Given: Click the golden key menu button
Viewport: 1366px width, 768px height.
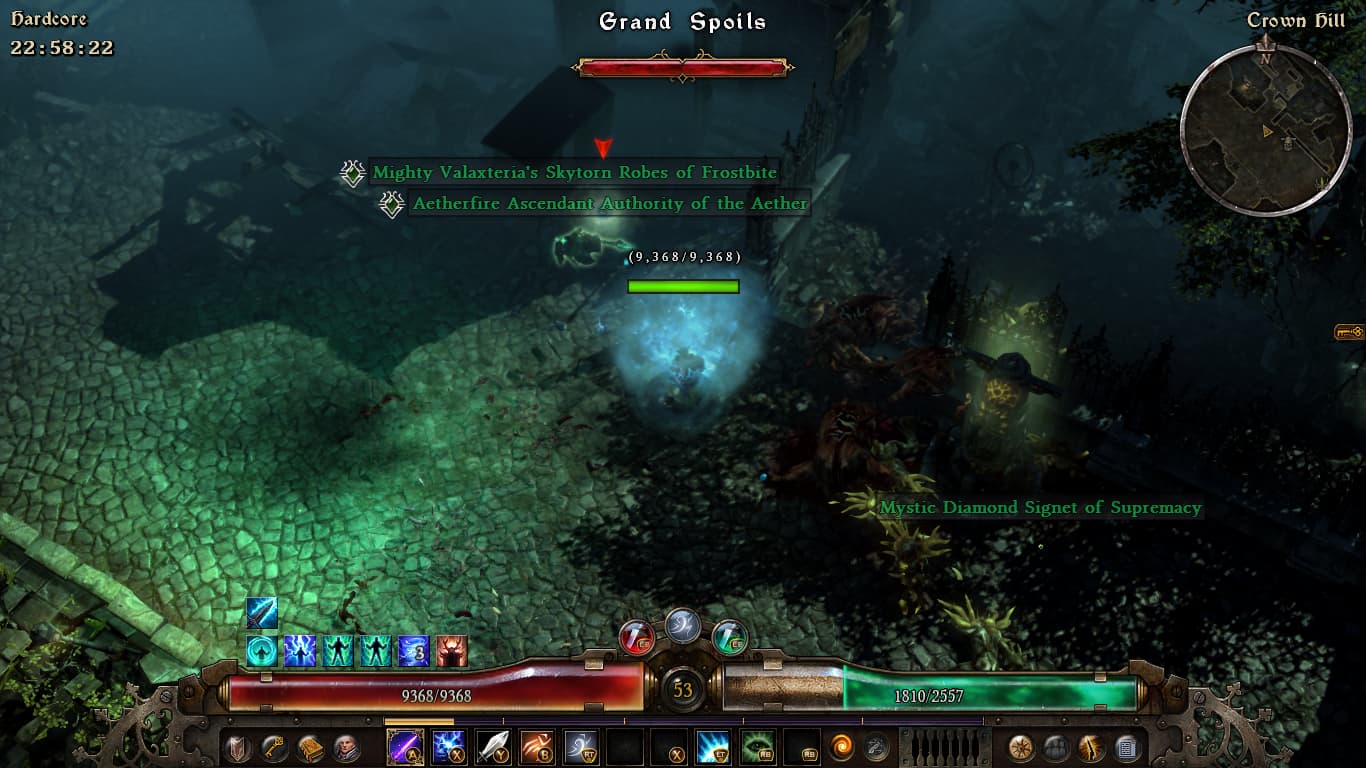Looking at the screenshot, I should [274, 747].
